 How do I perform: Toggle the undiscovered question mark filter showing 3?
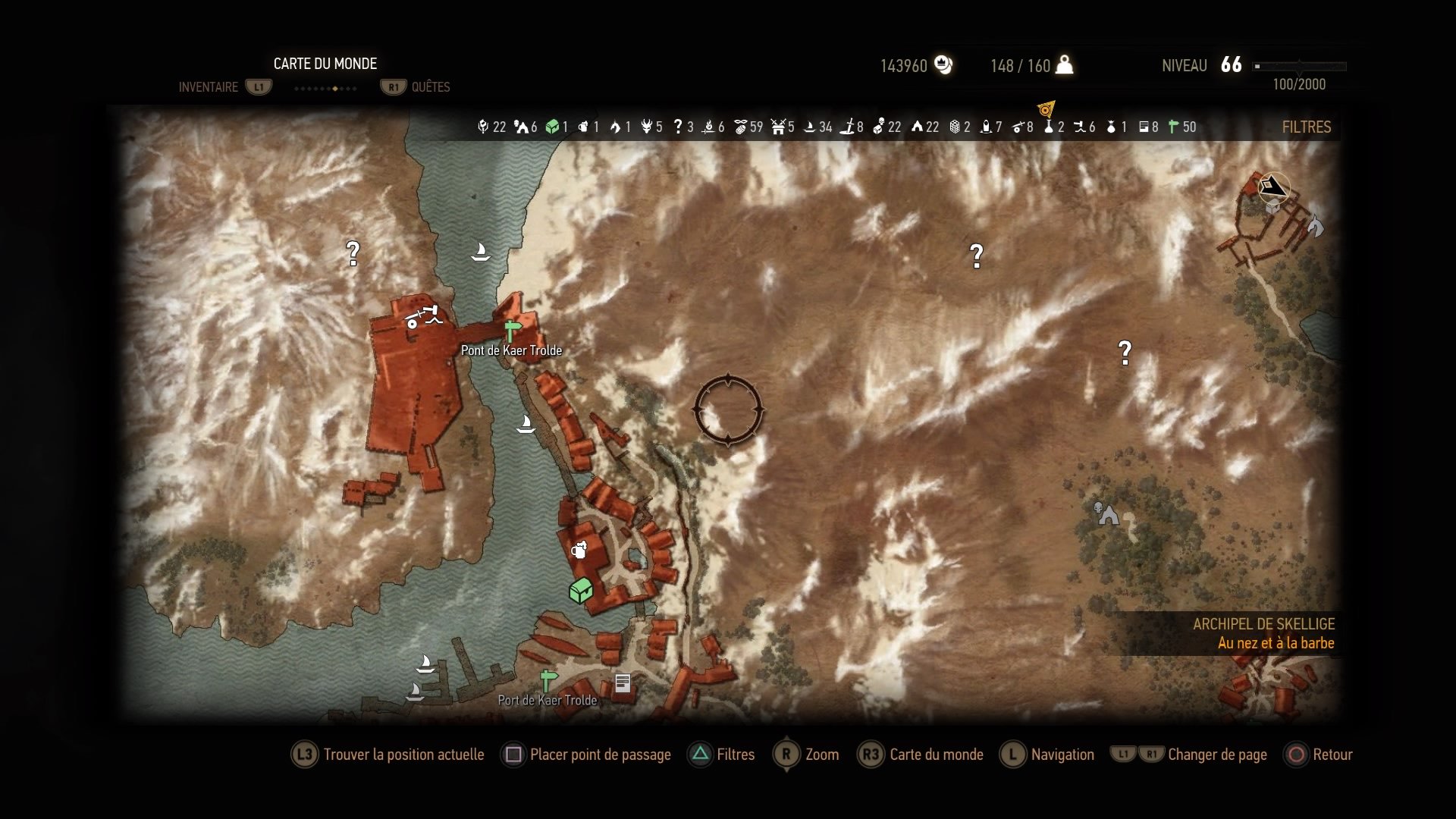click(x=678, y=127)
